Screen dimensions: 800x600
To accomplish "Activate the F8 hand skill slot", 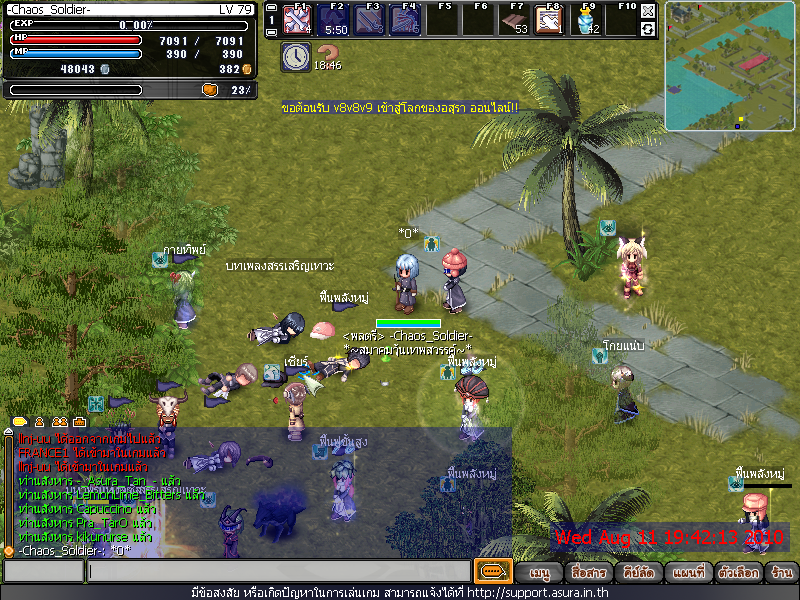I will 548,19.
